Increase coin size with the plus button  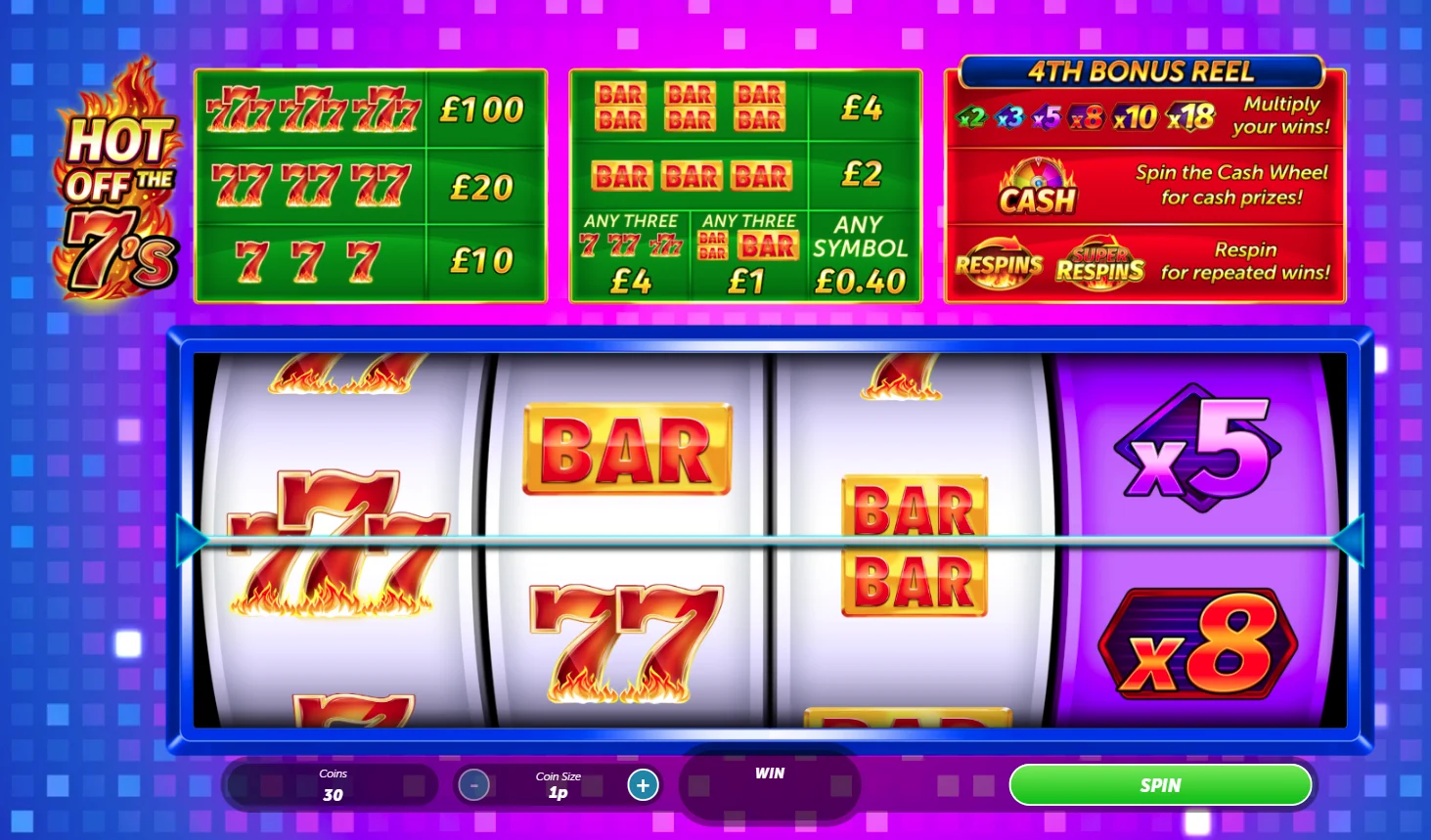point(643,784)
